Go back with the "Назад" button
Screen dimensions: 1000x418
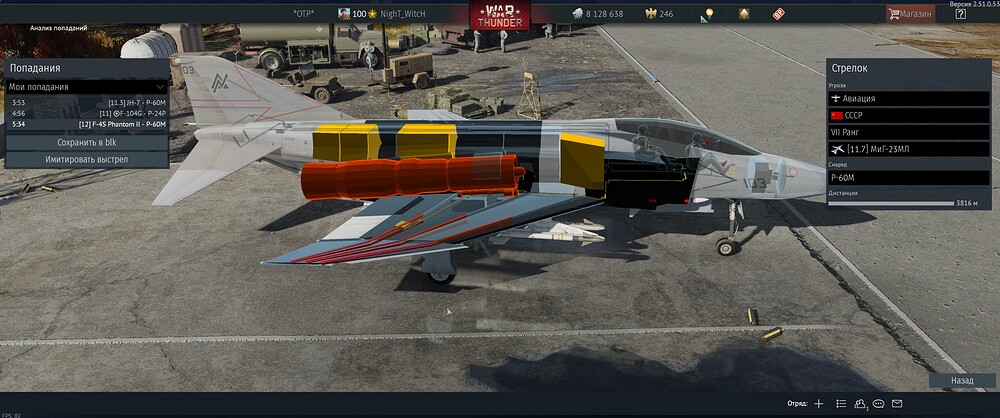(961, 381)
